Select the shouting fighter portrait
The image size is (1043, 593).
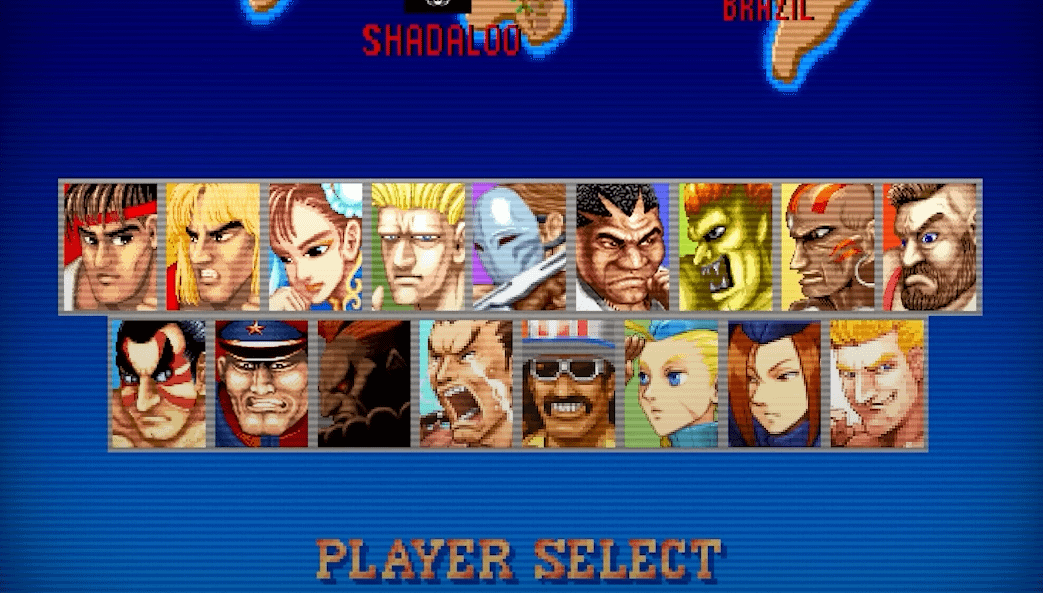[466, 383]
